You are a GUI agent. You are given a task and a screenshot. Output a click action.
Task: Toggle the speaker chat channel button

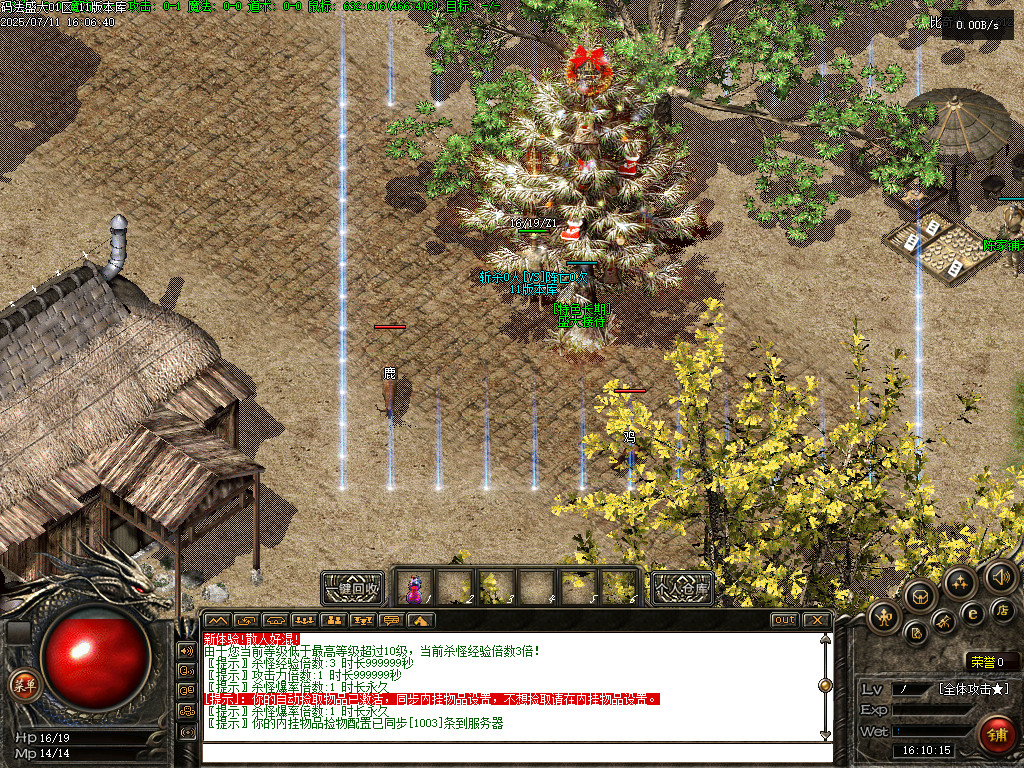point(186,649)
